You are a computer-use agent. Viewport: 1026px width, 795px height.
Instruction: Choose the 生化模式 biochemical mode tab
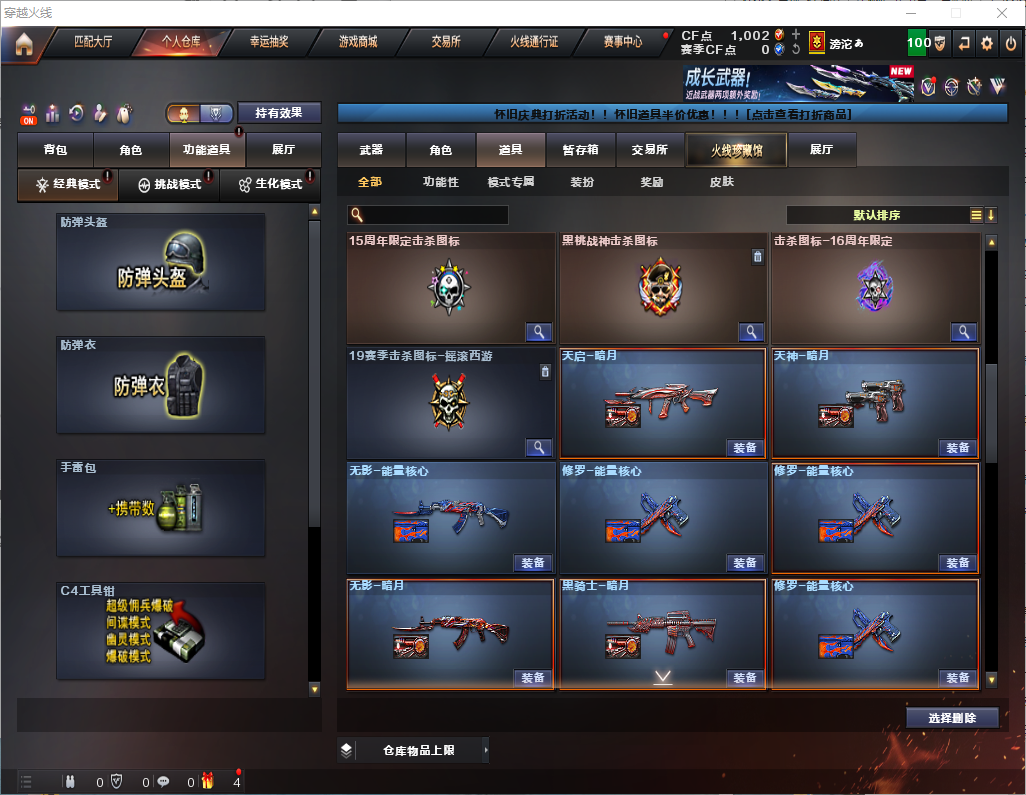pyautogui.click(x=270, y=185)
